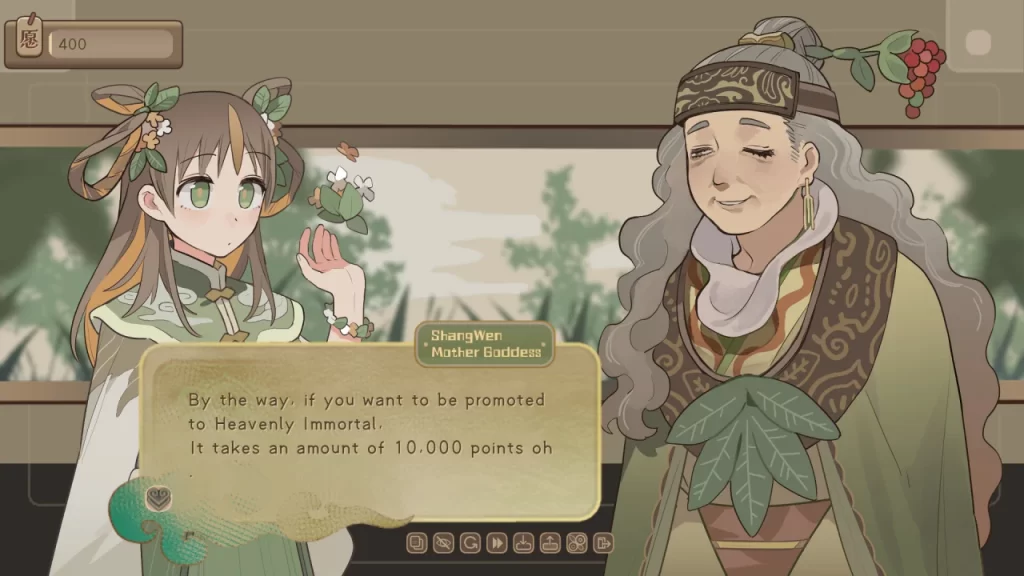The width and height of the screenshot is (1024, 576).
Task: Open the dialogue log pages icon
Action: 417,543
